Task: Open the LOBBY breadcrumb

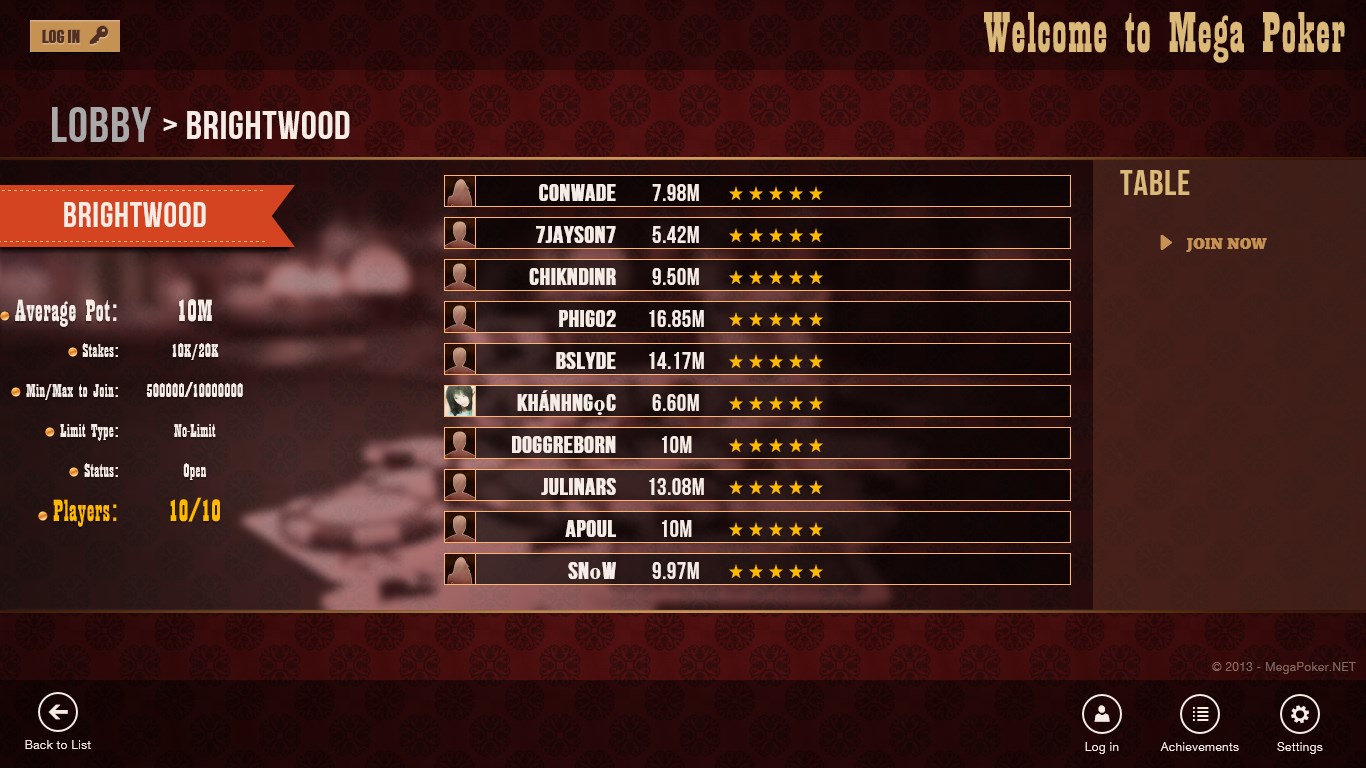Action: pyautogui.click(x=99, y=124)
